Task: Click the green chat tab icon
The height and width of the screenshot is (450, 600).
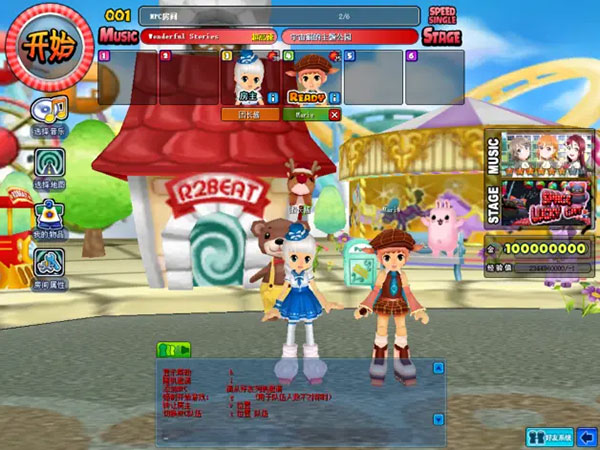Action: (173, 349)
